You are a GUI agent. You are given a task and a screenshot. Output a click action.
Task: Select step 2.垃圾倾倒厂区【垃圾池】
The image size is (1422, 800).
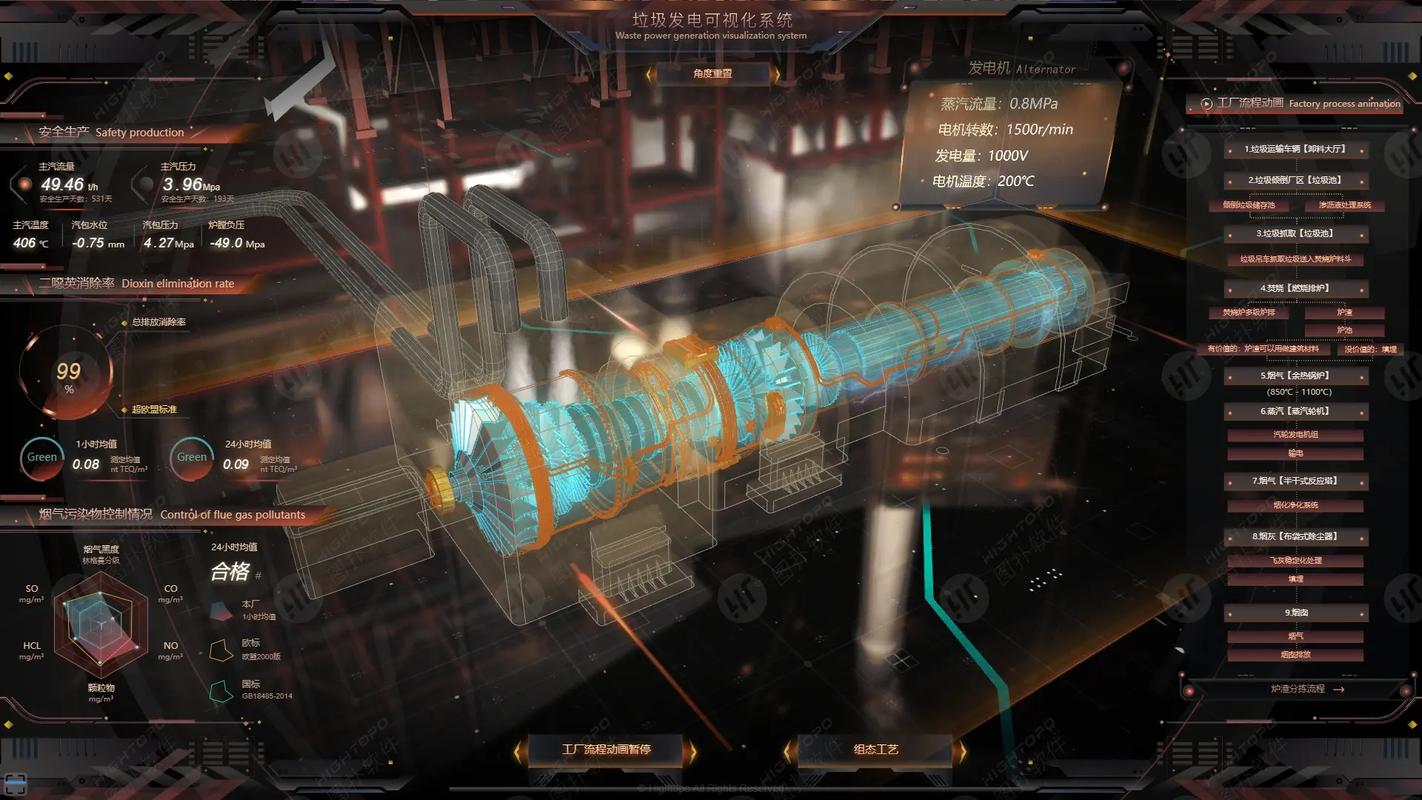(1295, 180)
